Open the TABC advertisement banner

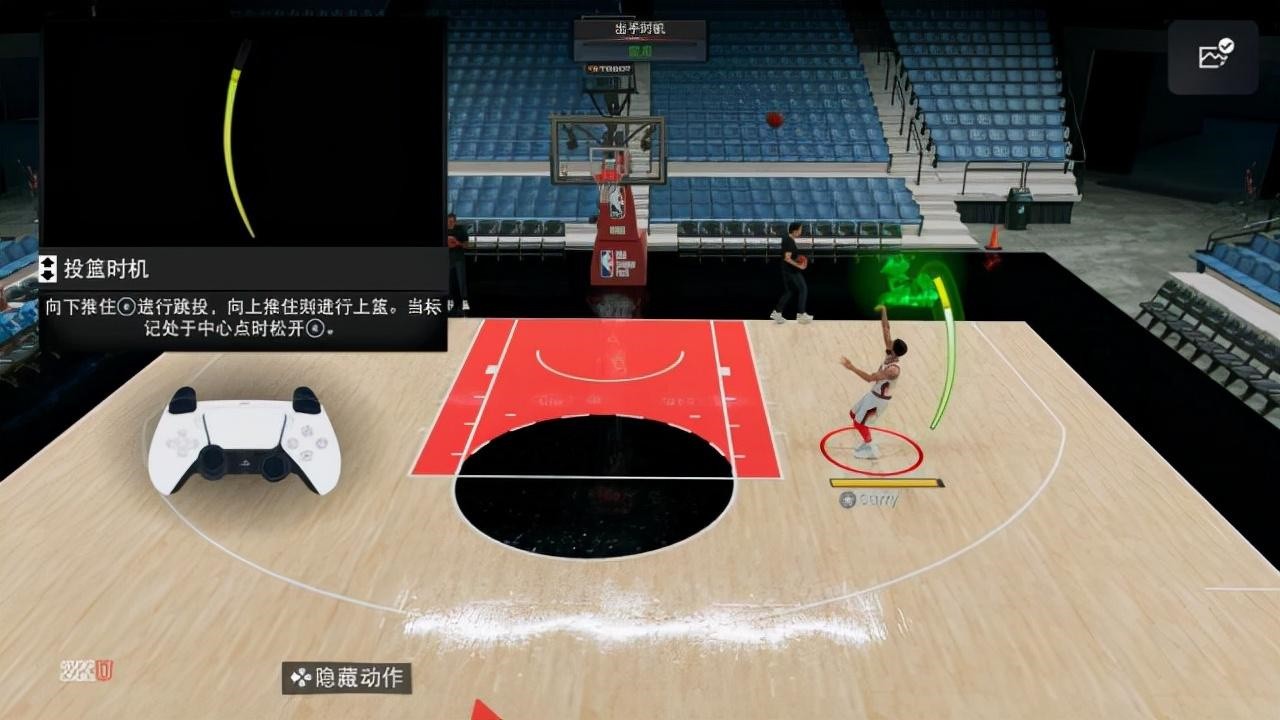(x=610, y=69)
